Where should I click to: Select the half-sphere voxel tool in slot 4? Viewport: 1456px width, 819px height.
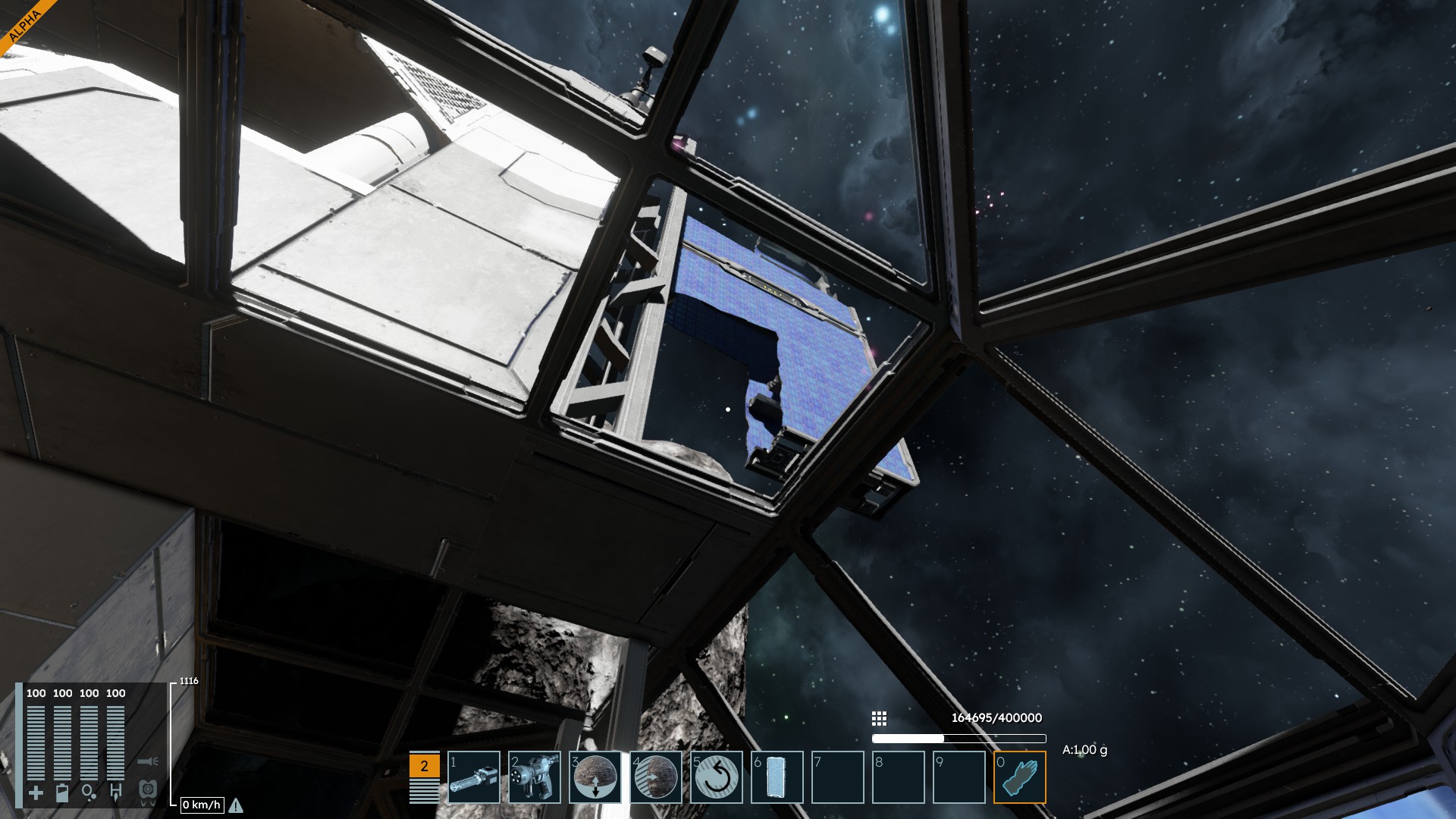pyautogui.click(x=656, y=777)
